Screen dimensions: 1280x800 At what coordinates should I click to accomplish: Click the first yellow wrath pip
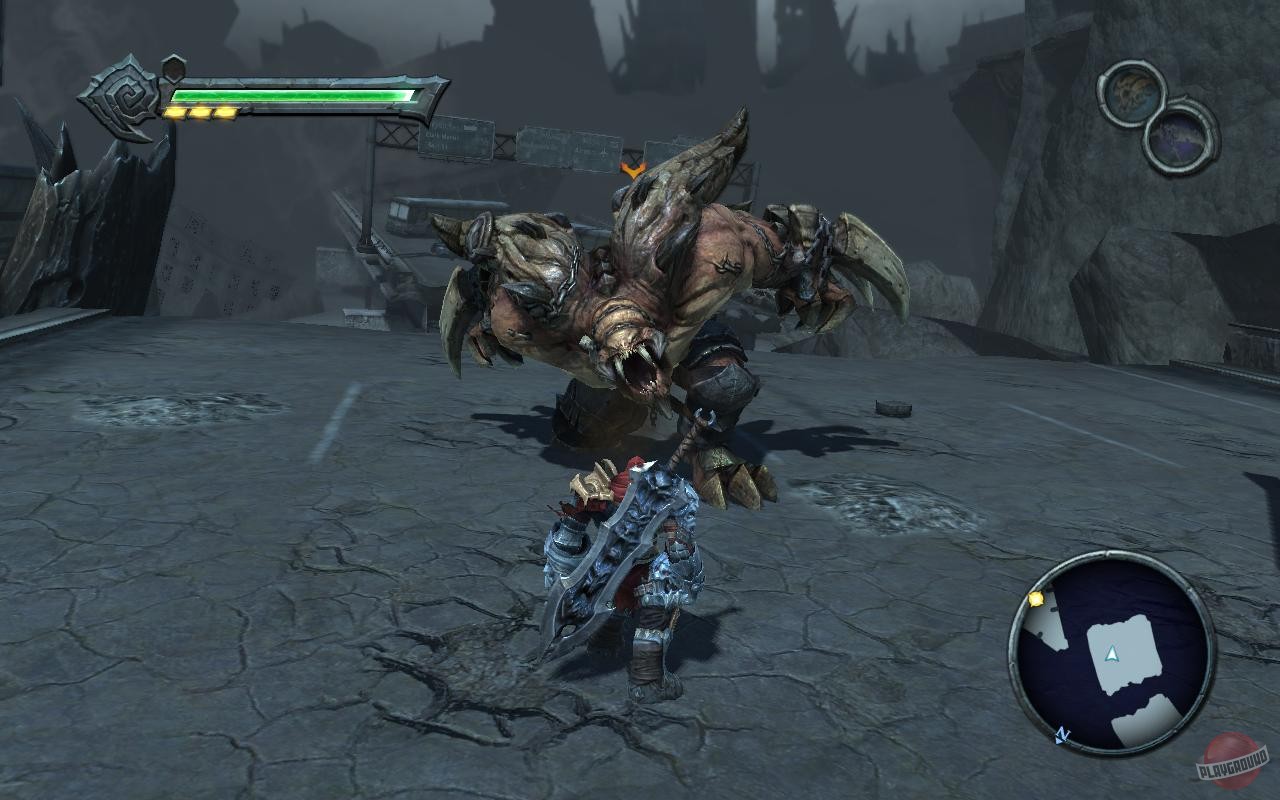(176, 112)
